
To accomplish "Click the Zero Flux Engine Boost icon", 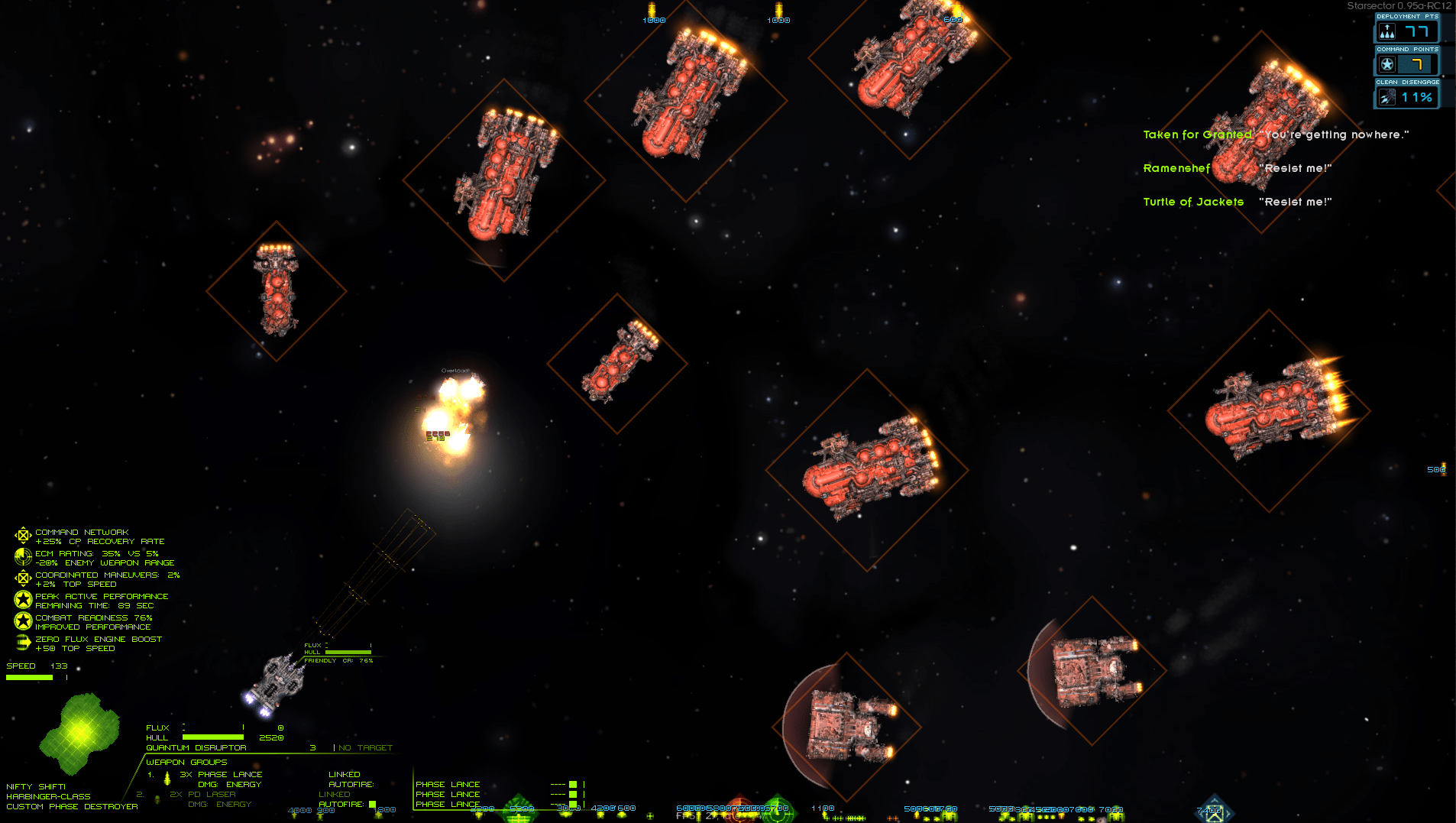I will [x=23, y=643].
